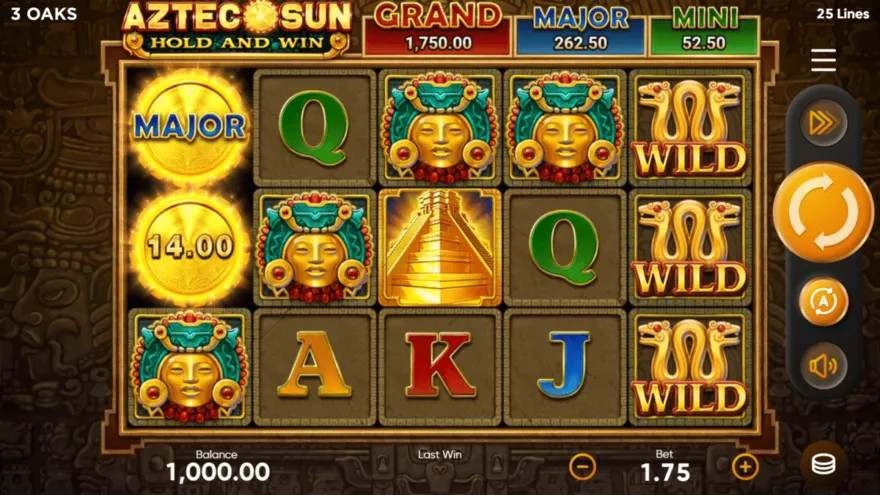Enable autoplay spins
The image size is (880, 495).
[823, 301]
